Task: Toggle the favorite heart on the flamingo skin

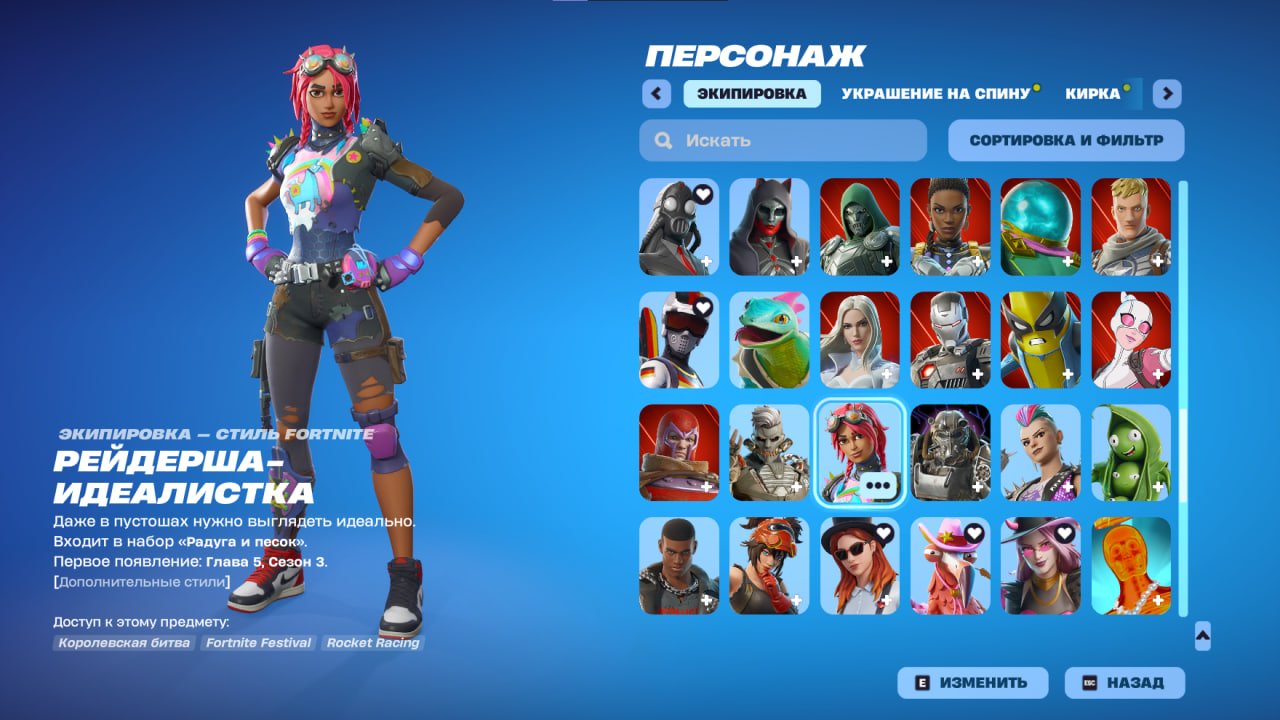Action: click(x=973, y=533)
